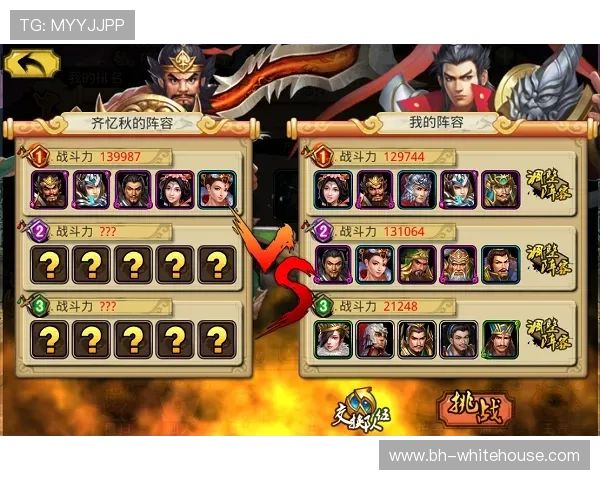The width and height of the screenshot is (600, 480).
Task: Pick the white-bearded elder hero in my team 2
Action: (x=459, y=264)
